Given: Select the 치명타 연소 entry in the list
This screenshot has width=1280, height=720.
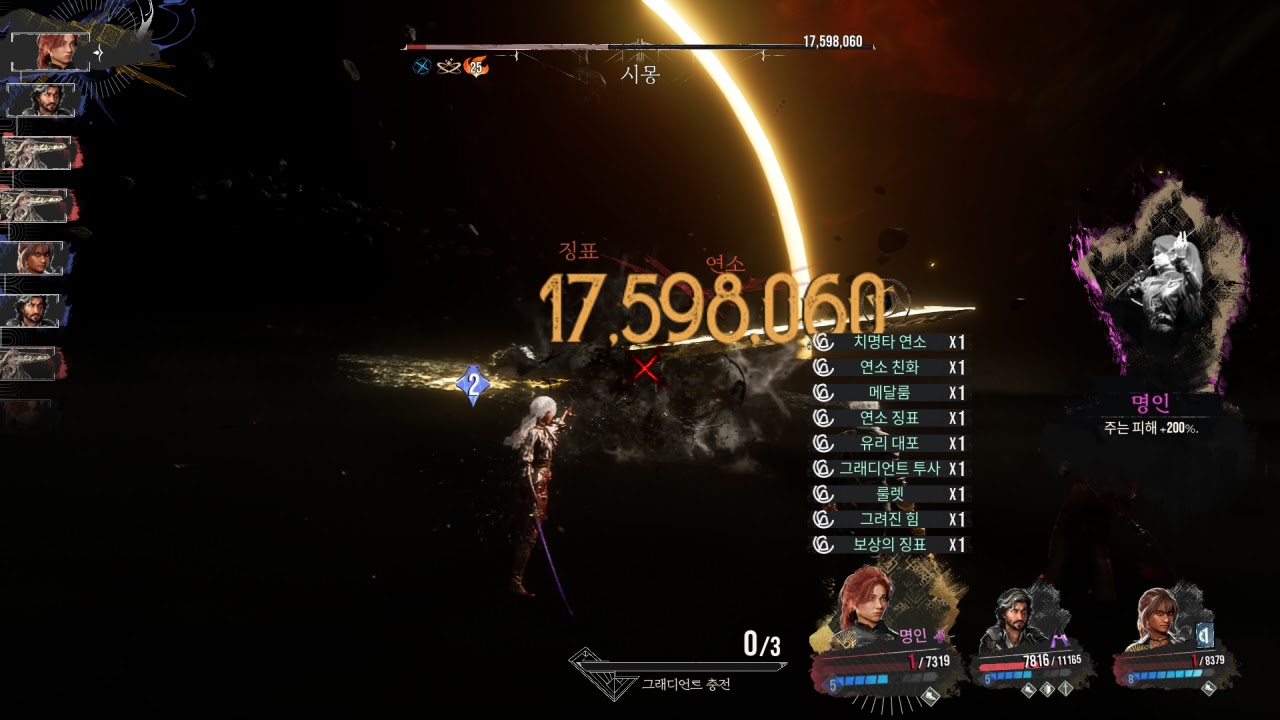Looking at the screenshot, I should tap(889, 342).
